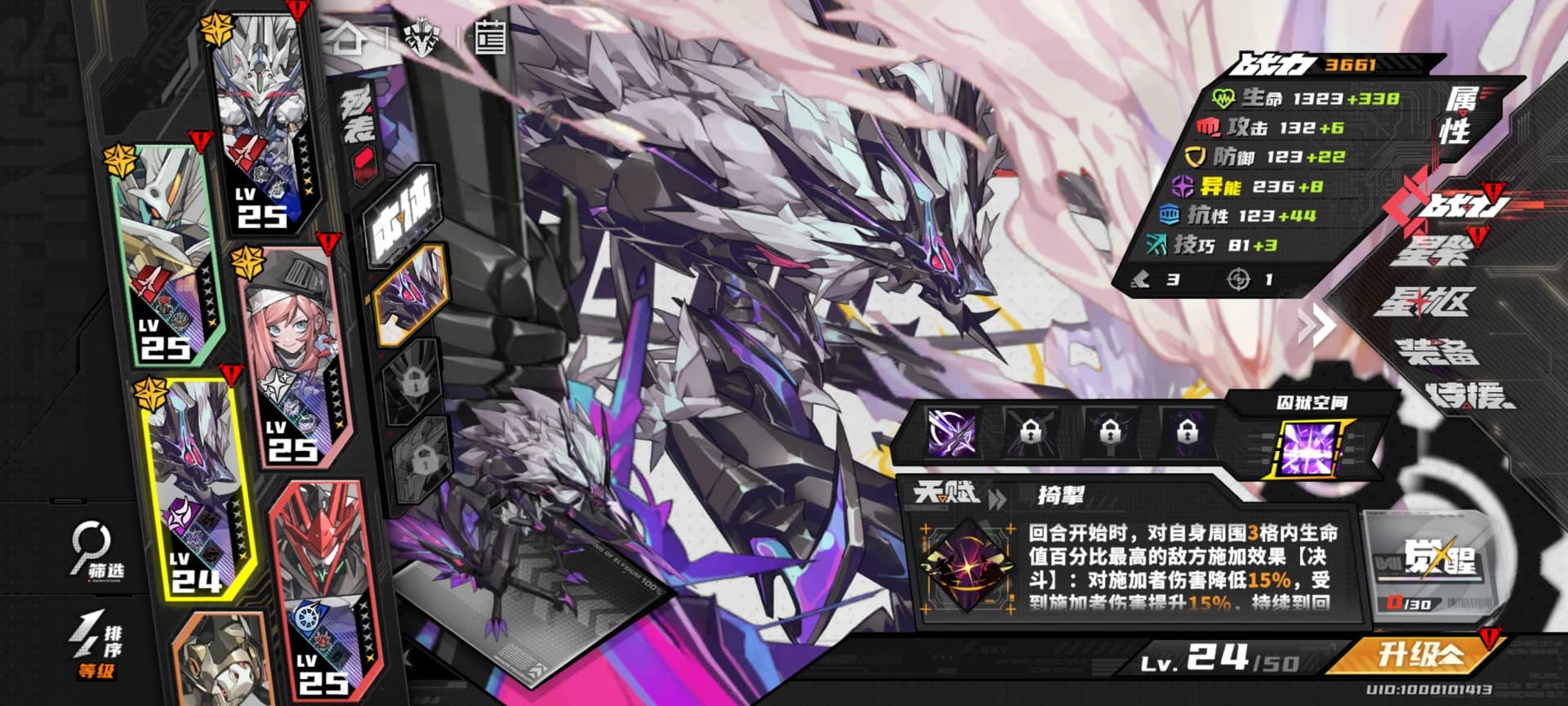The height and width of the screenshot is (706, 1568).
Task: Switch to the 属性 attributes tab
Action: [x=1462, y=116]
